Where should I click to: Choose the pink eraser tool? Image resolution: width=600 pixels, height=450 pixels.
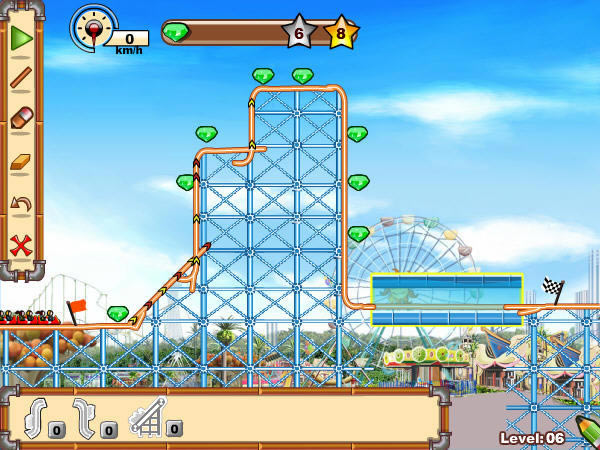(x=21, y=119)
